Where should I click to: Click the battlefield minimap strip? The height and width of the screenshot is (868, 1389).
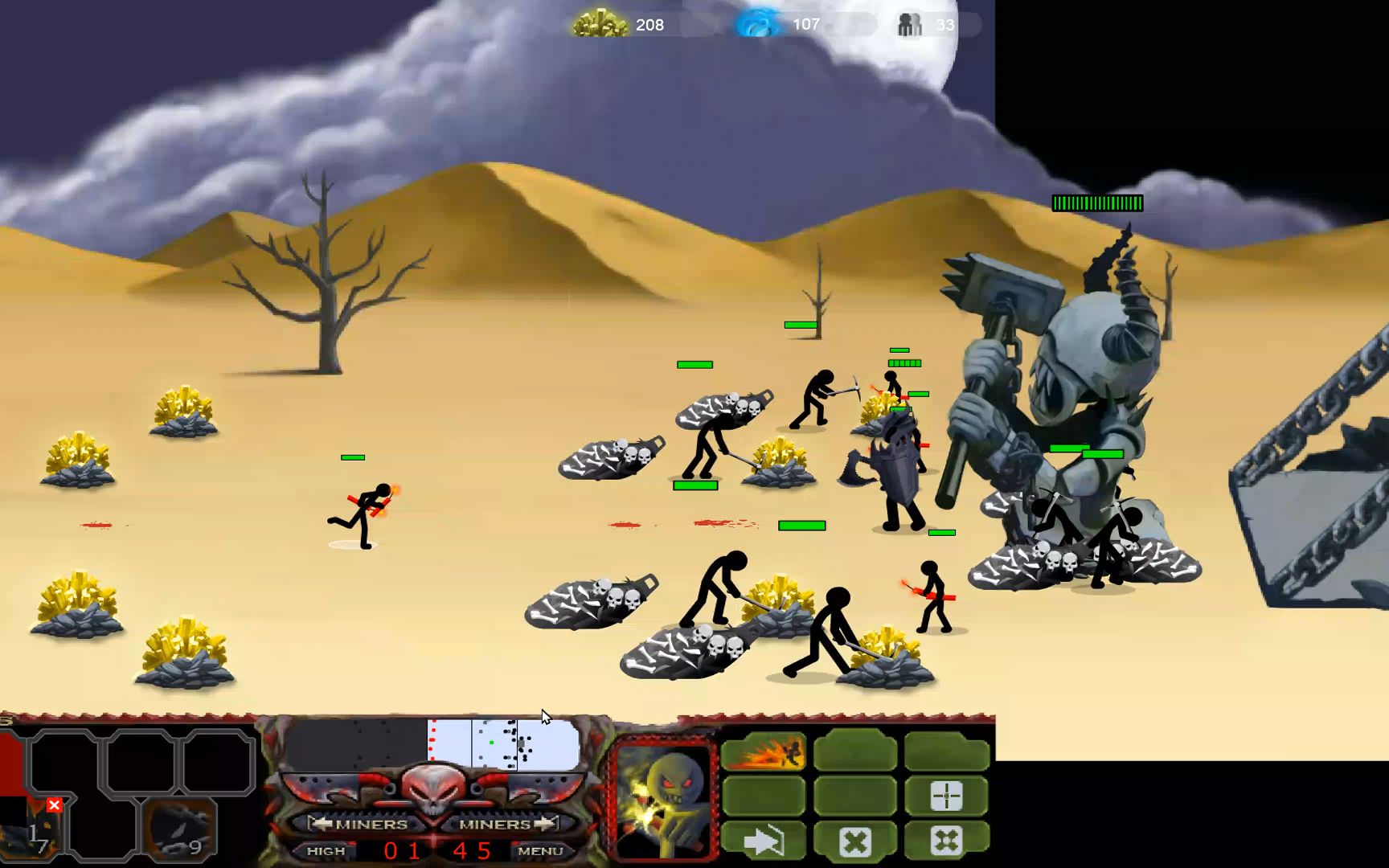click(x=432, y=744)
